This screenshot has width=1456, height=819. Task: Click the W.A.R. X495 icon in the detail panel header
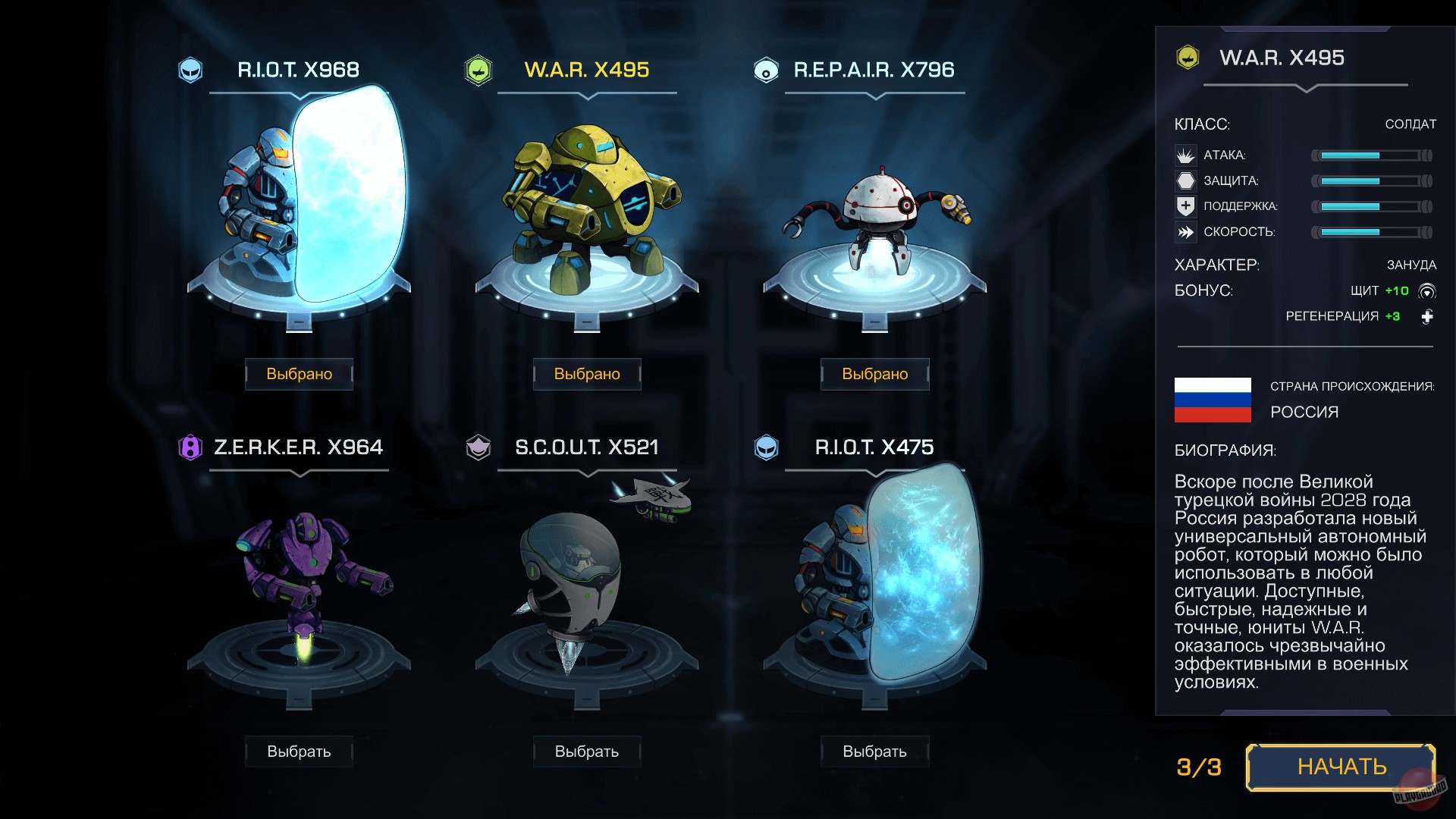(1188, 57)
